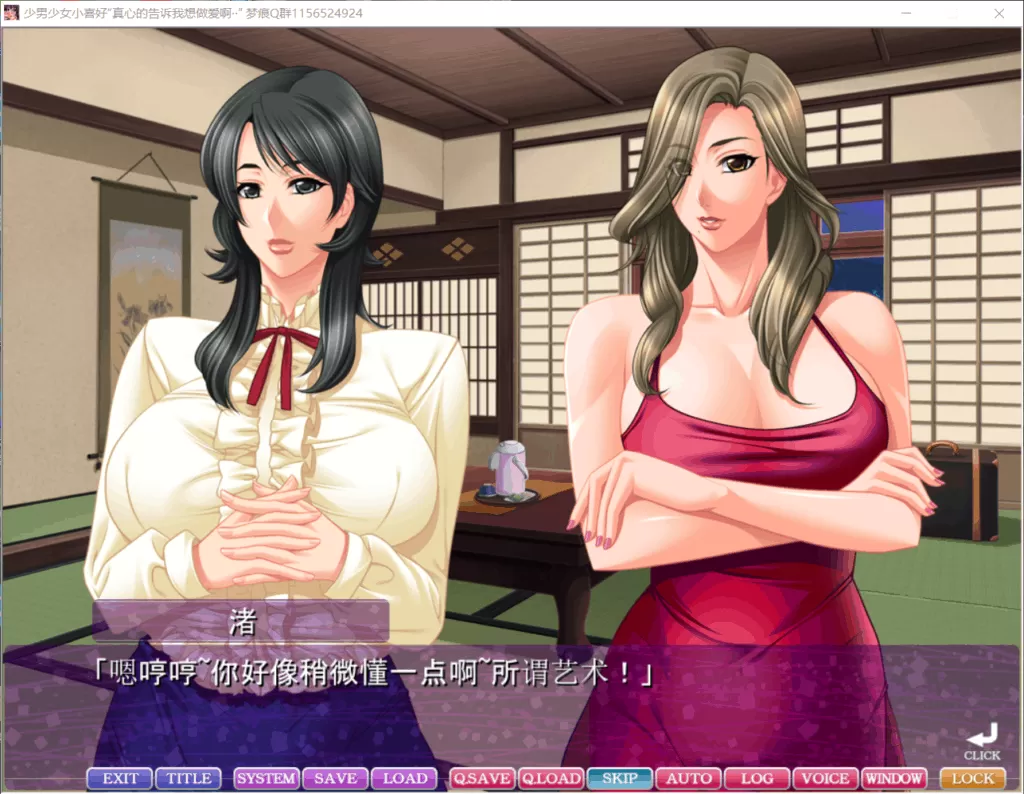Toggle the LOCK button
Screen dimensions: 1024x794
click(973, 778)
